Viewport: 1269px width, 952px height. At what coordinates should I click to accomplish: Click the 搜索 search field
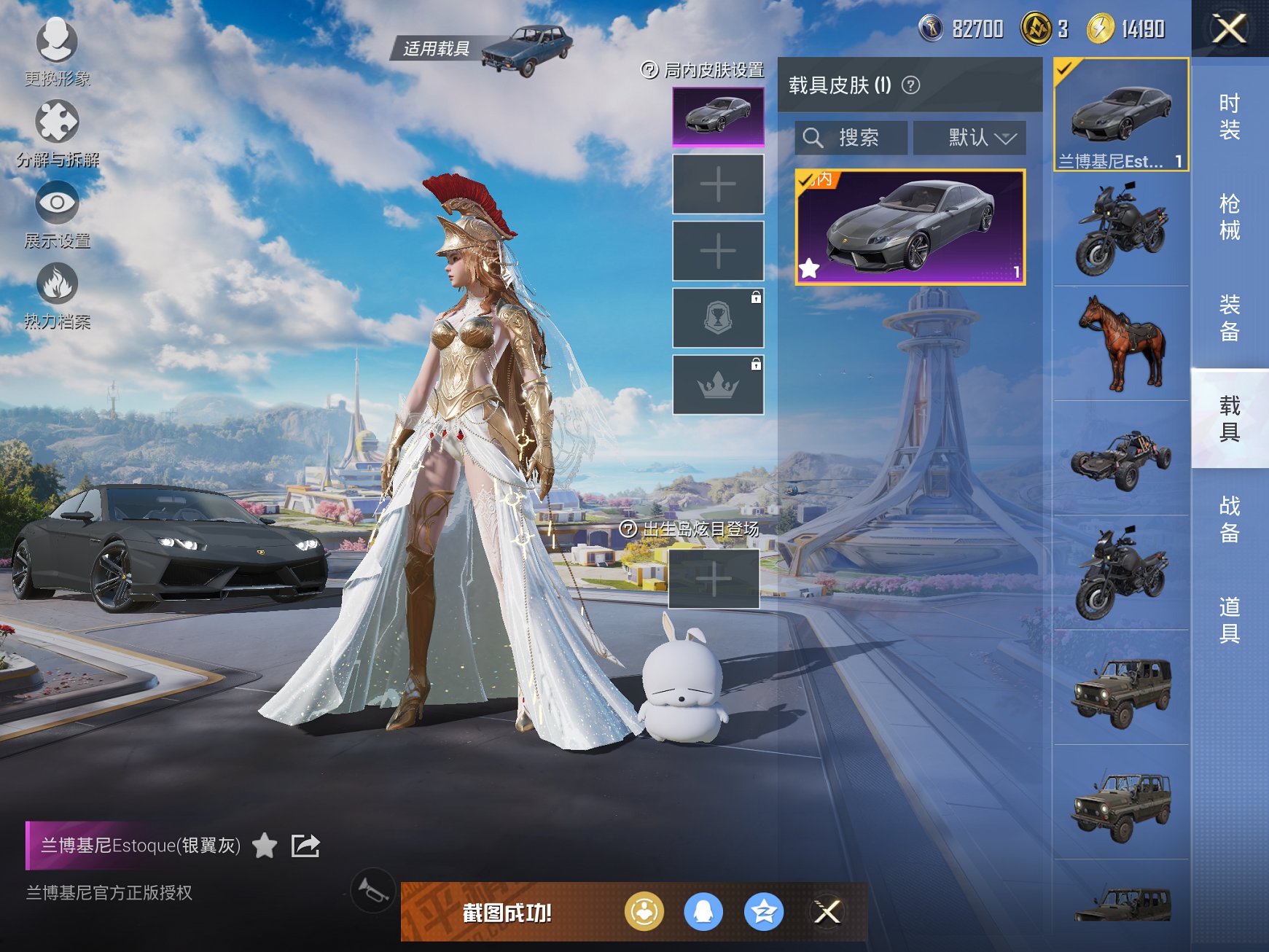coord(851,138)
